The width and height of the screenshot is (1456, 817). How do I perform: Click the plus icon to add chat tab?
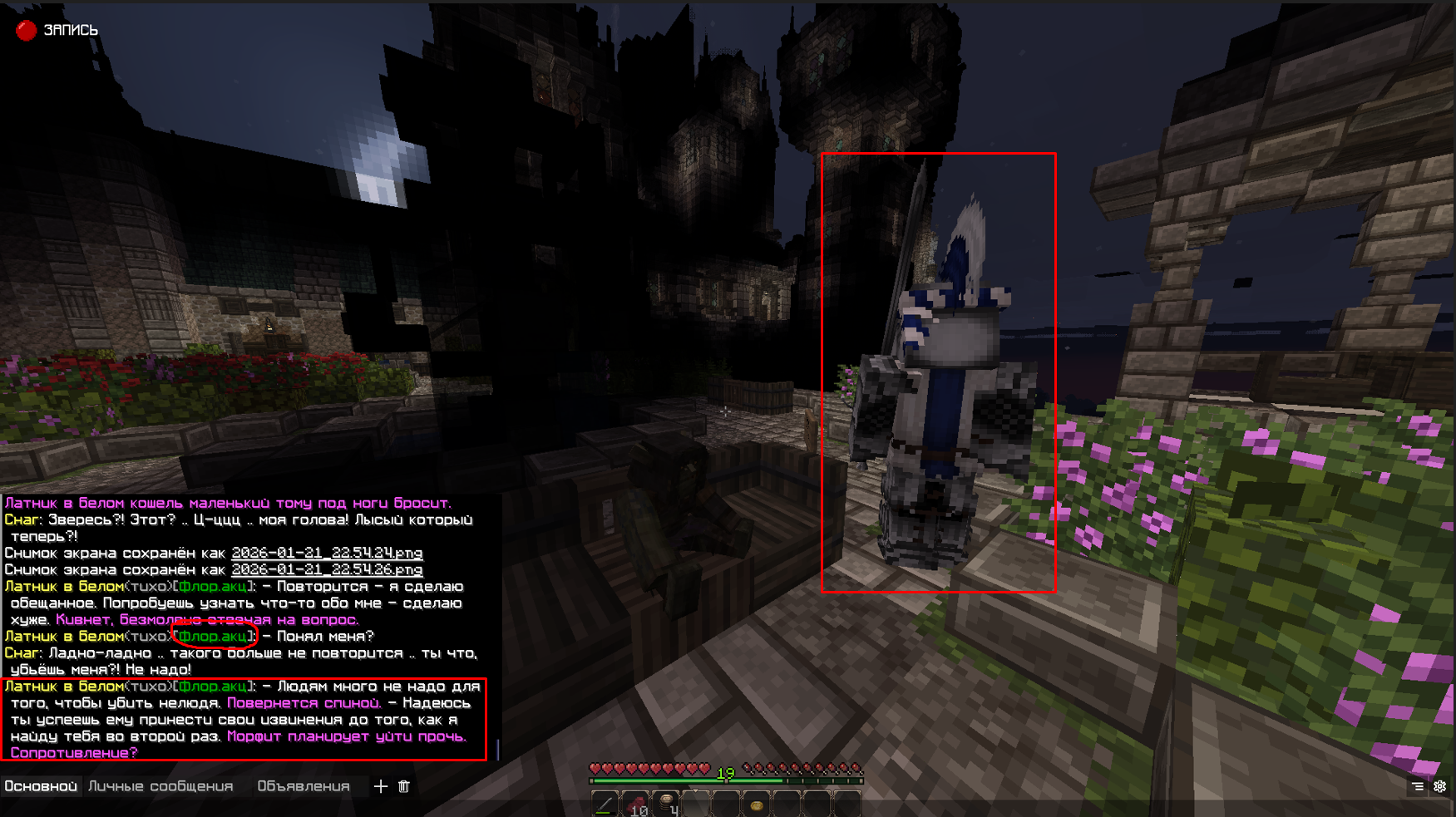[x=380, y=786]
